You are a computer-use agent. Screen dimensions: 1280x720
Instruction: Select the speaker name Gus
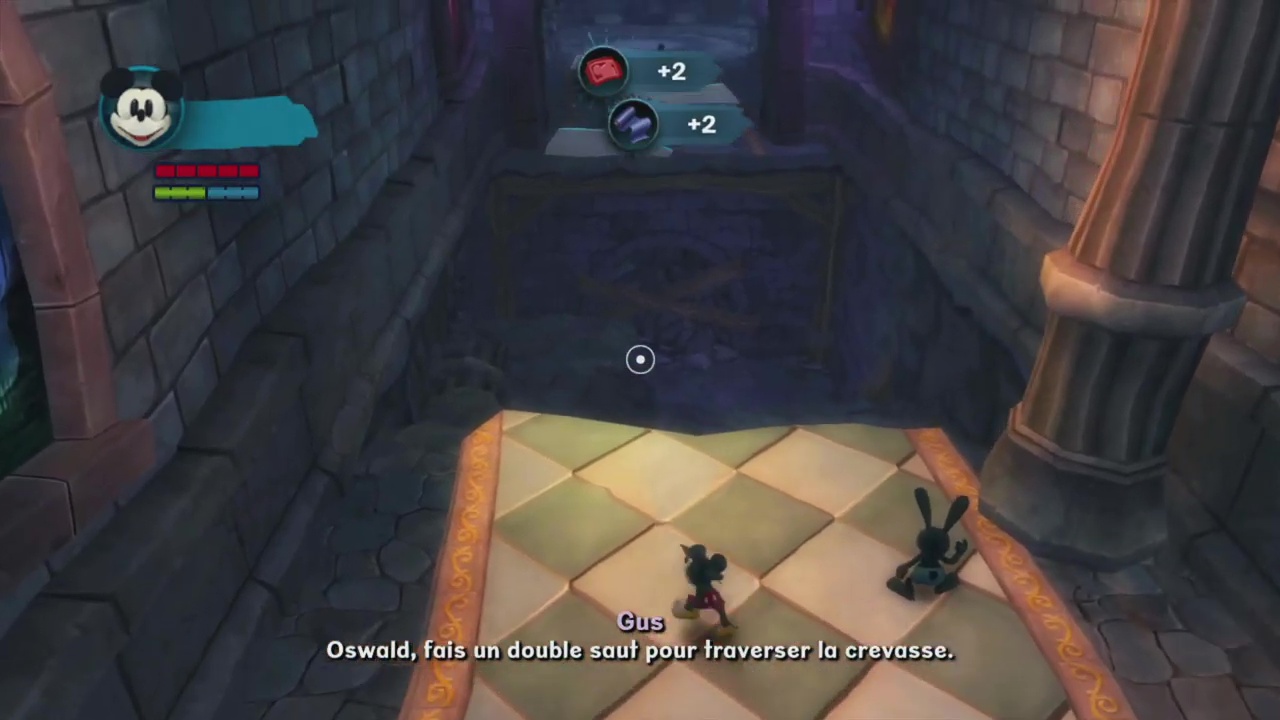point(640,621)
